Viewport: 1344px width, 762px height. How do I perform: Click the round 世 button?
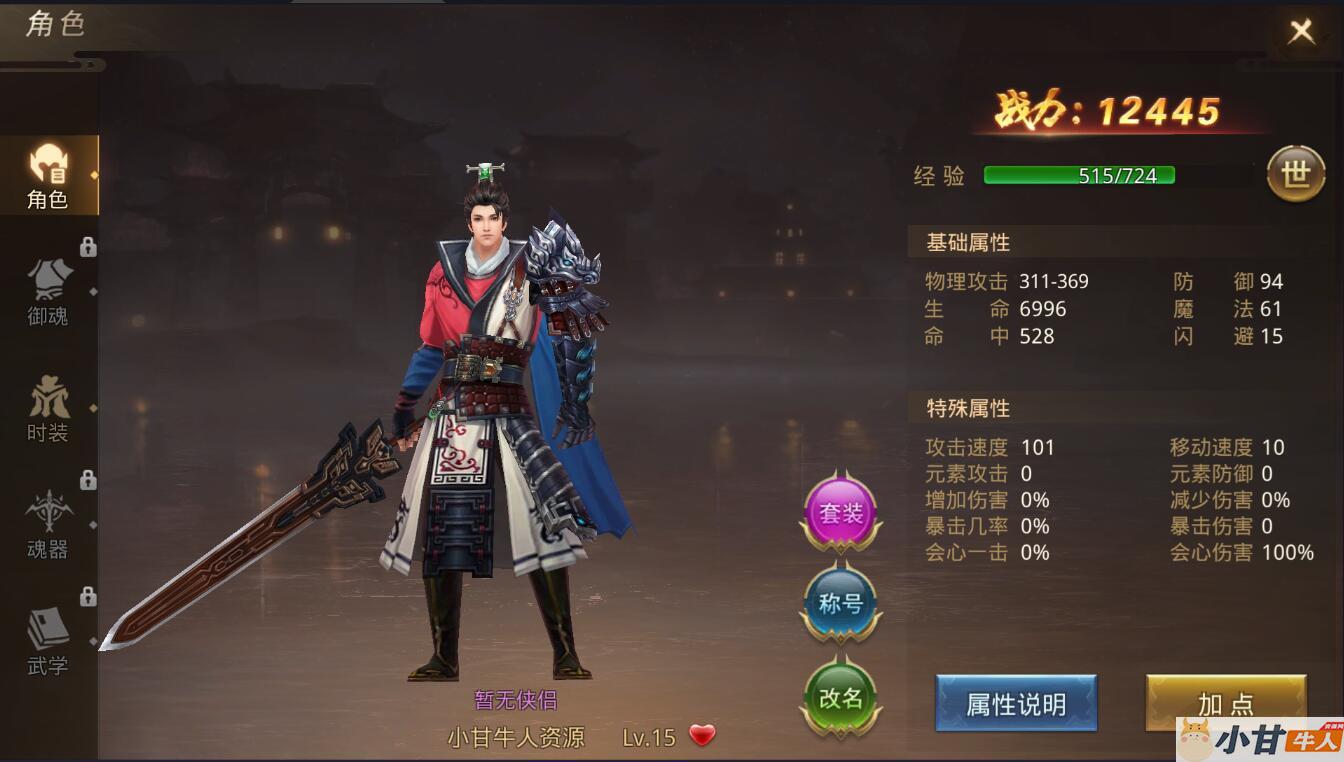[x=1295, y=175]
